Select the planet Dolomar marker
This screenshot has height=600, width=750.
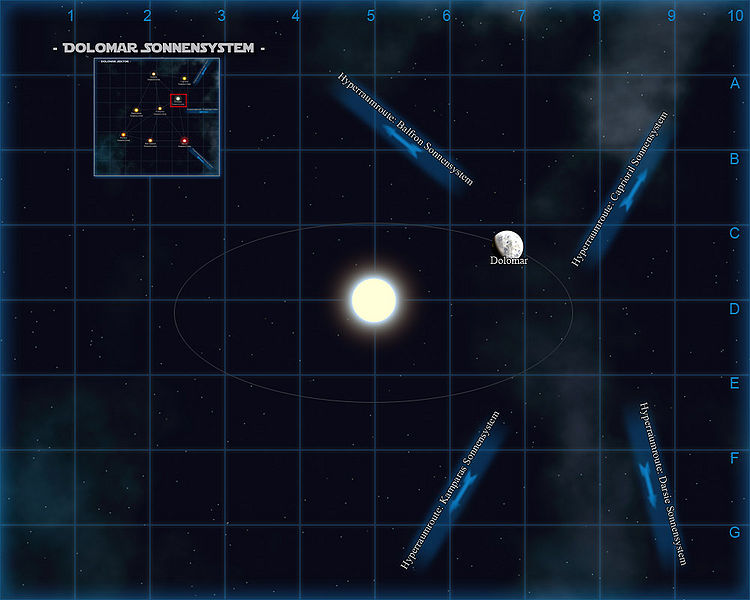point(509,243)
